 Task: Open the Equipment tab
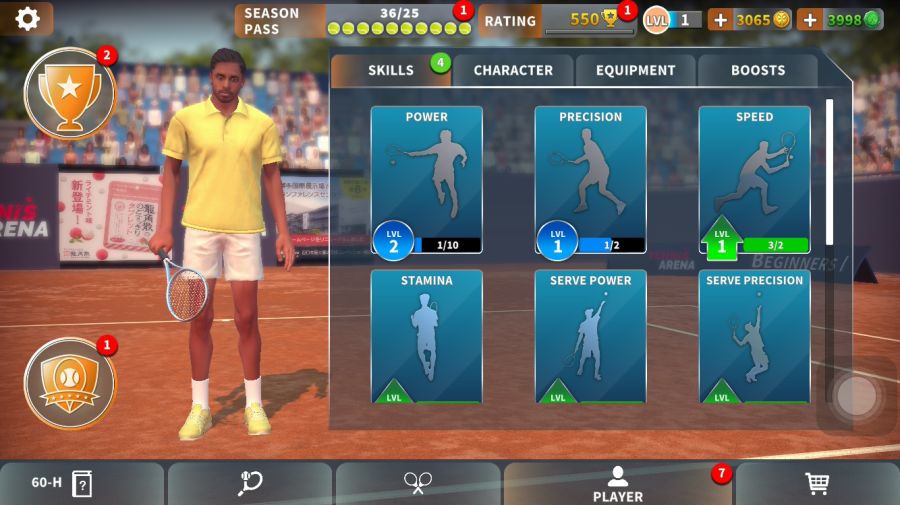click(x=636, y=70)
